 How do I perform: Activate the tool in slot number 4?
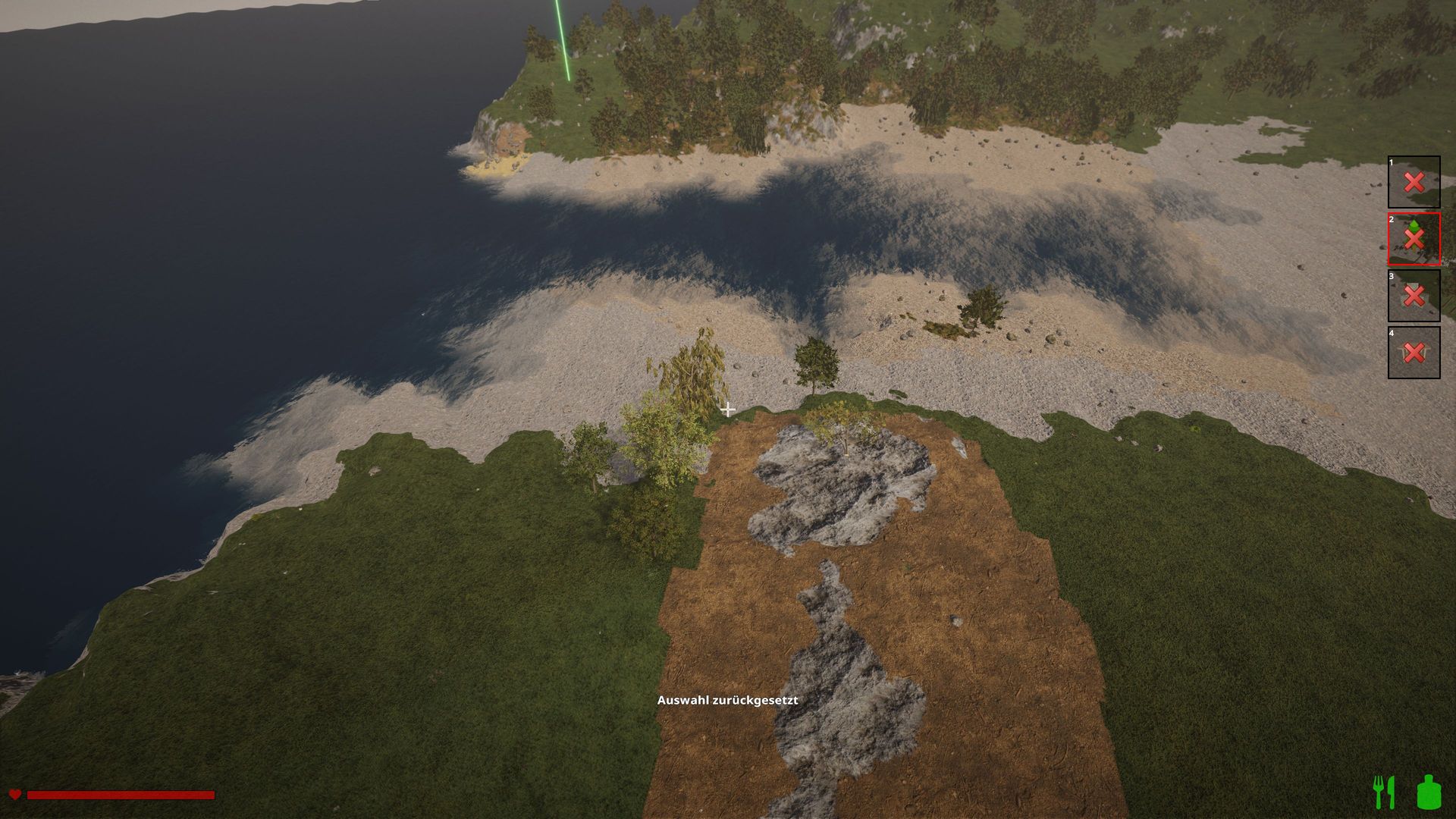coord(1414,353)
